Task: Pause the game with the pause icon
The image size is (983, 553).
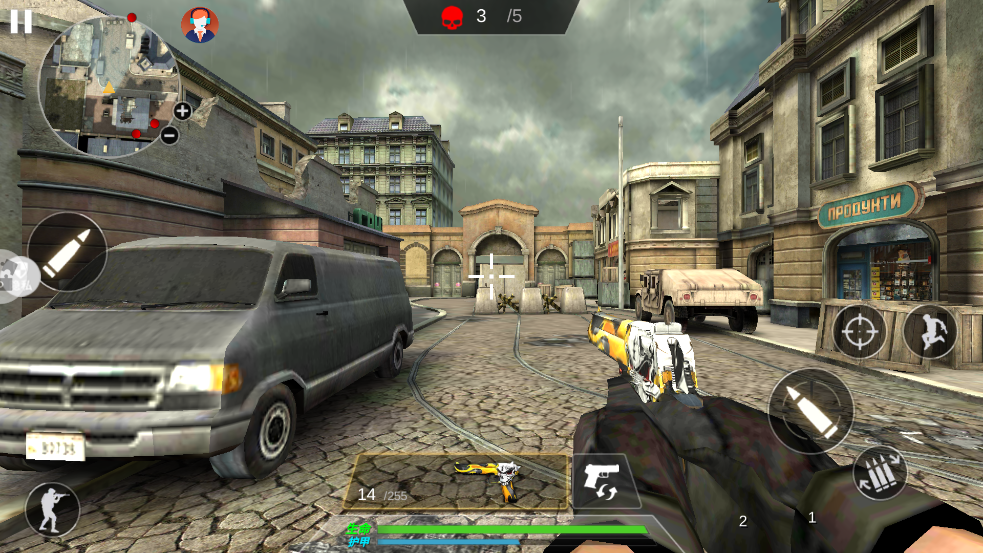Action: click(21, 22)
